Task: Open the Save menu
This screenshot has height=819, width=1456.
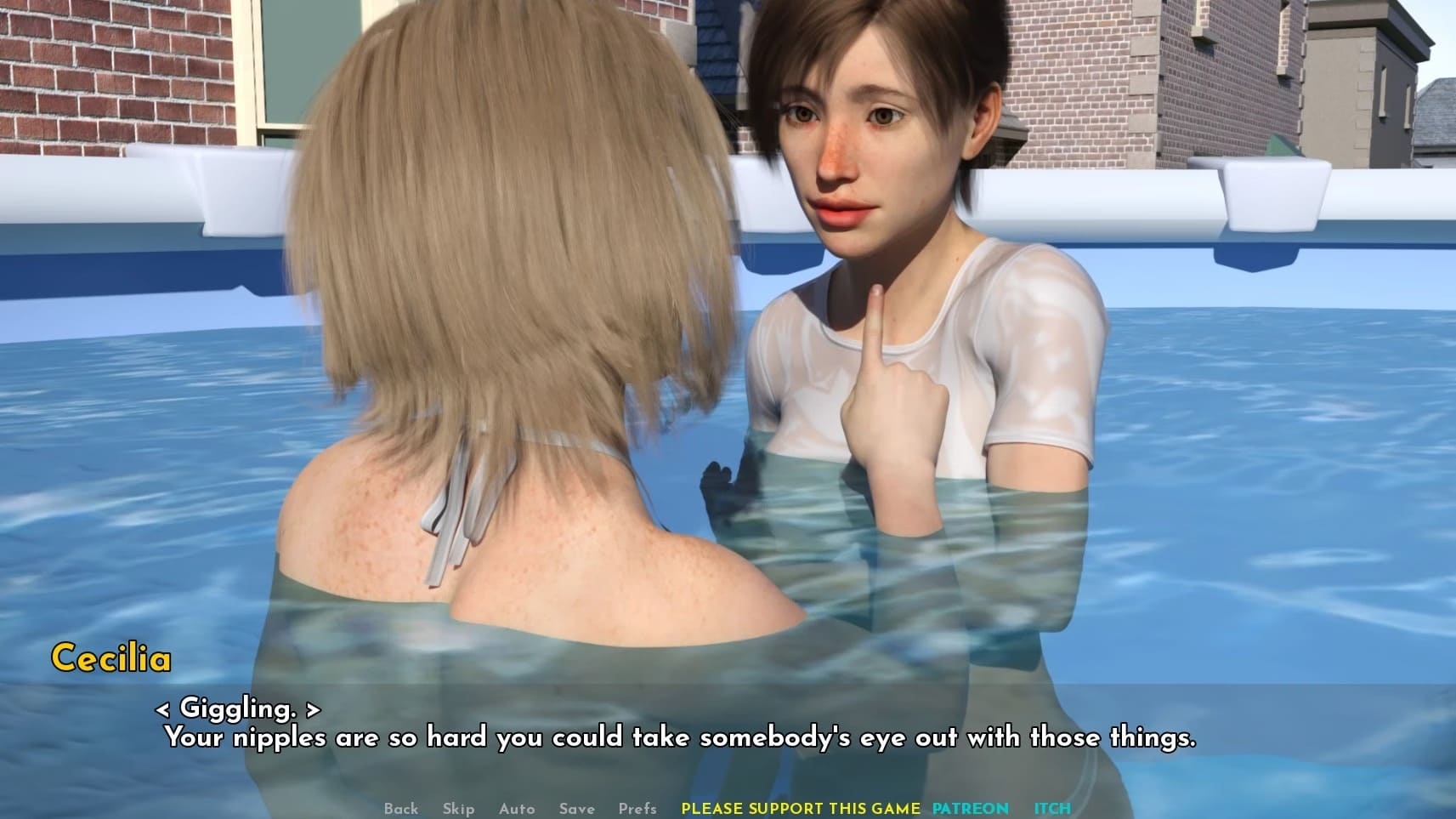Action: pos(576,809)
